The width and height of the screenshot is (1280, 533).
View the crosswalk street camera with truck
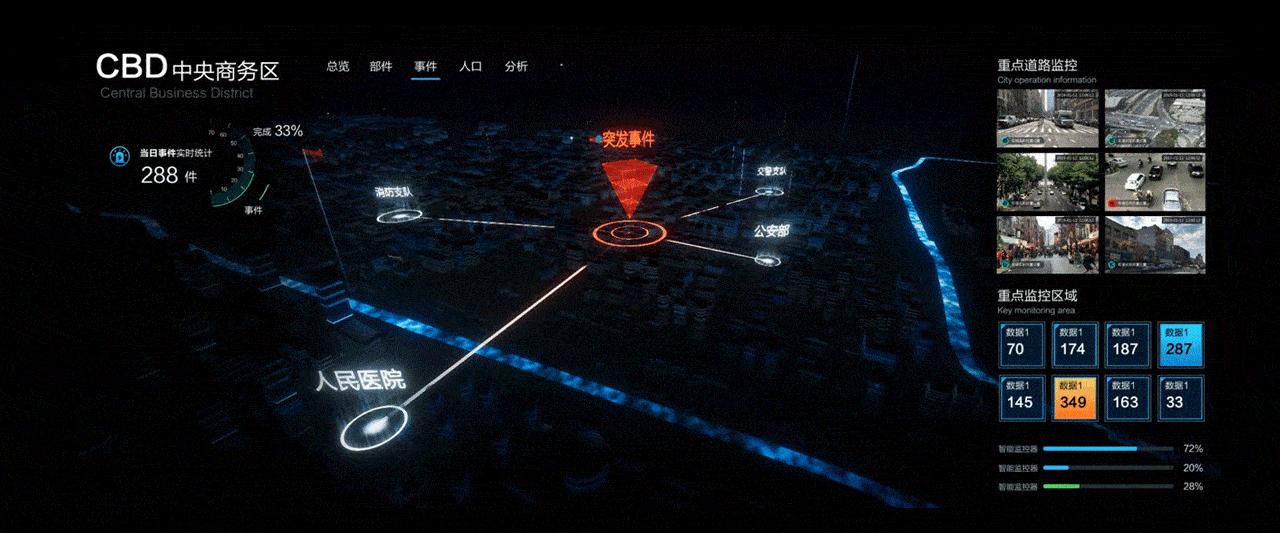click(x=1047, y=118)
